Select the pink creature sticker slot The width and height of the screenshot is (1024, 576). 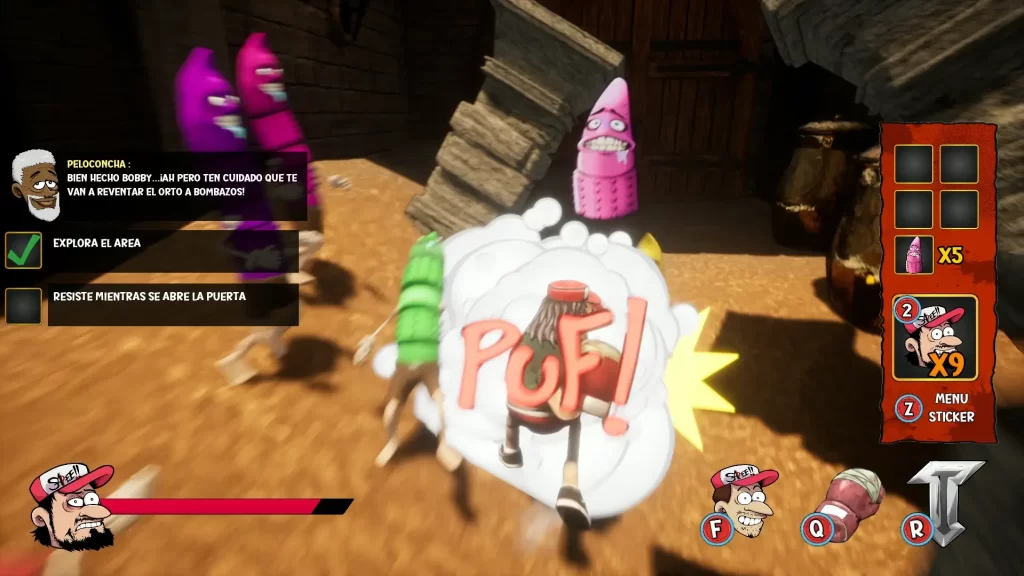tap(914, 254)
